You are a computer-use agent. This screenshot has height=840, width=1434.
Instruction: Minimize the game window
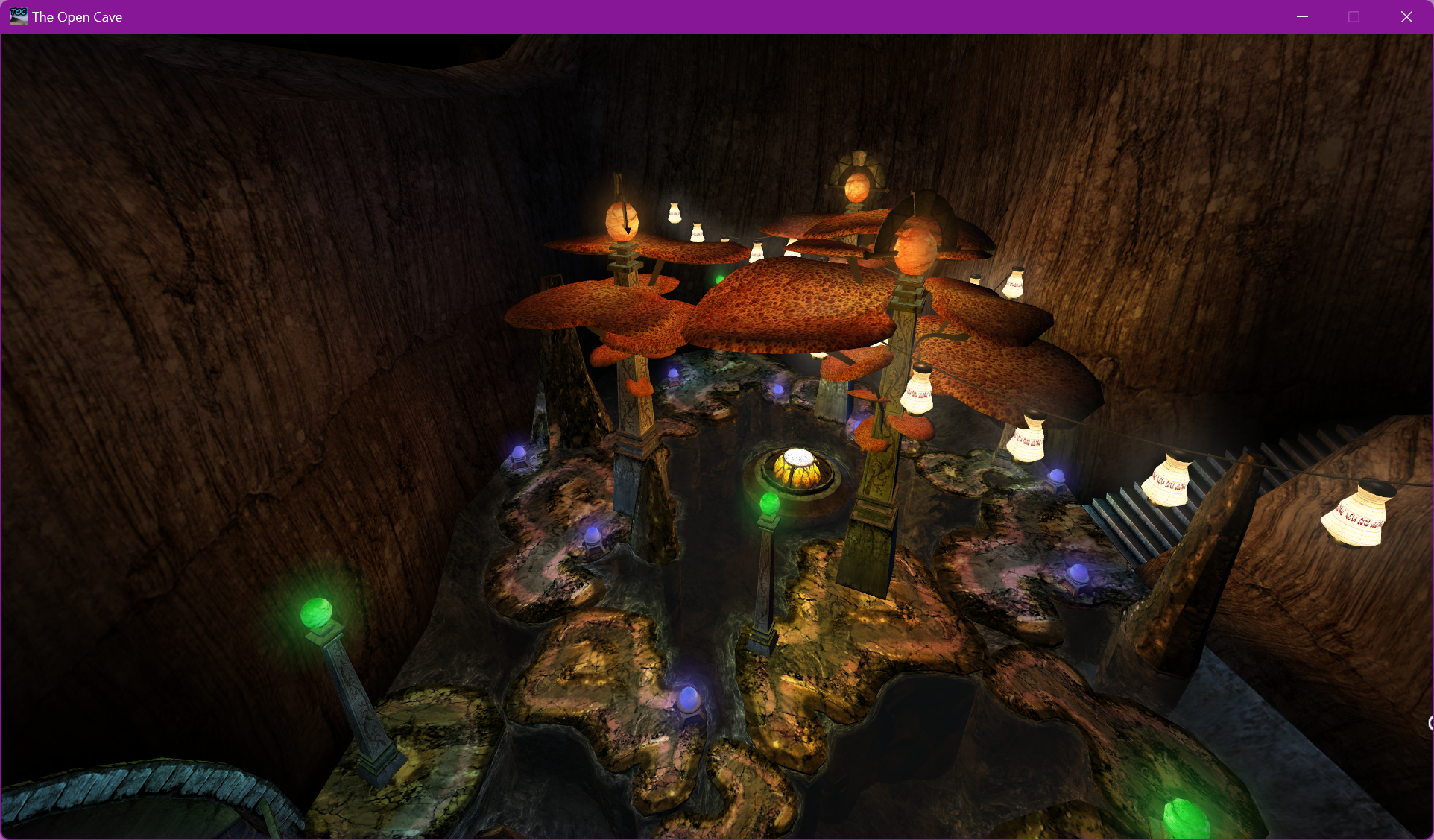(x=1302, y=16)
